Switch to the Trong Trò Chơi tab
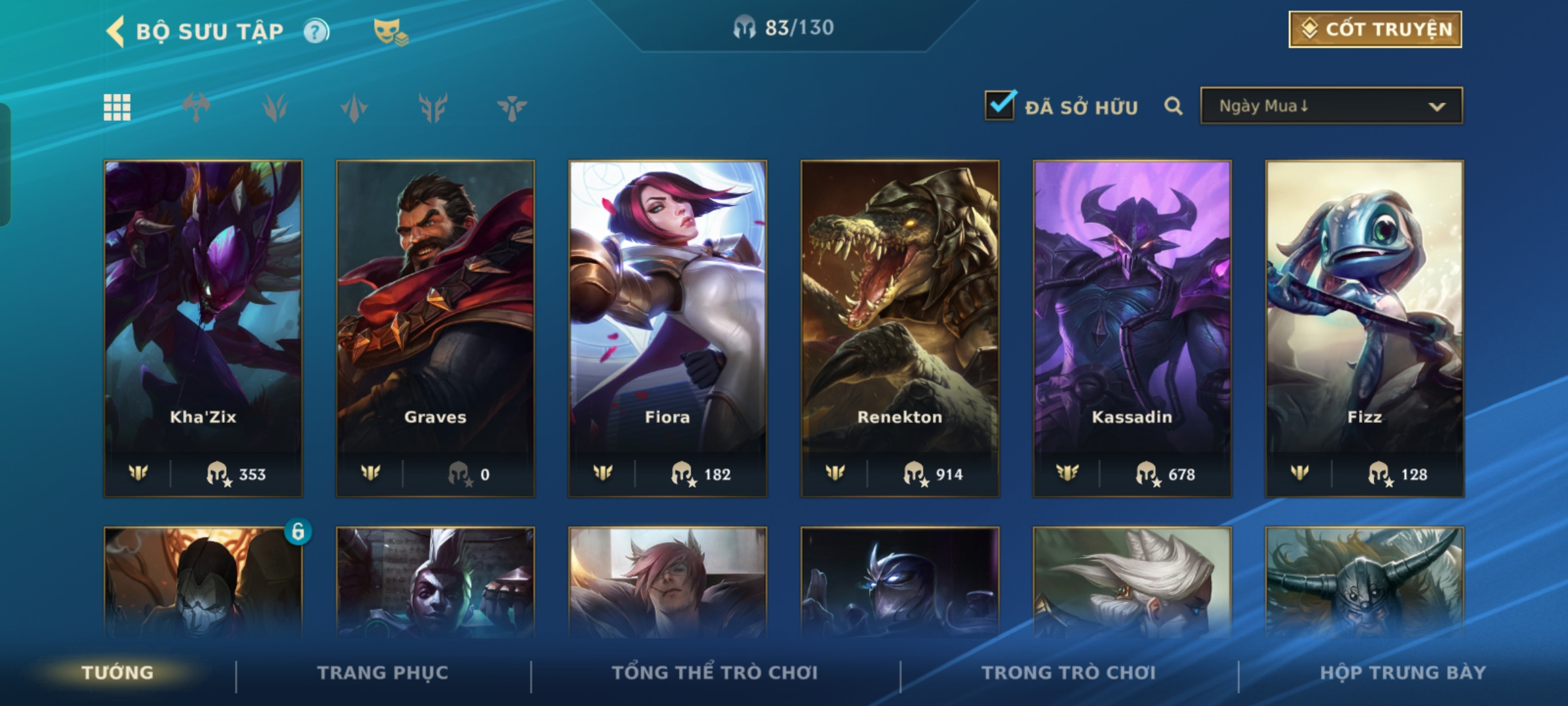This screenshot has width=1568, height=706. [x=1069, y=673]
